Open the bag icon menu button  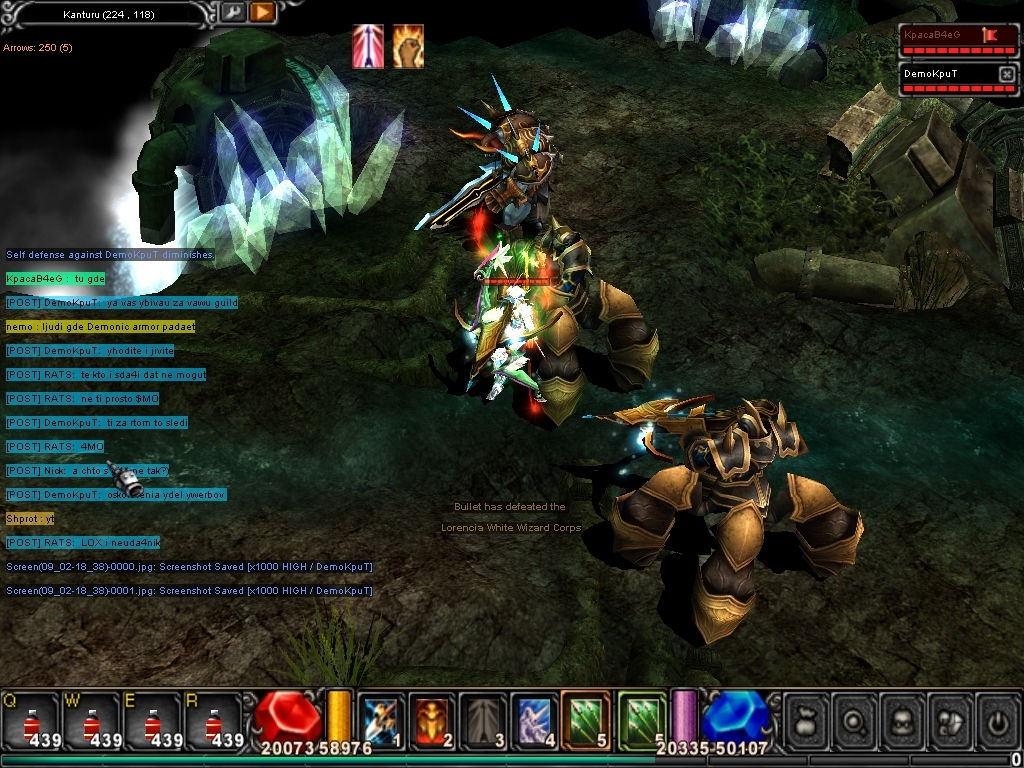(806, 719)
